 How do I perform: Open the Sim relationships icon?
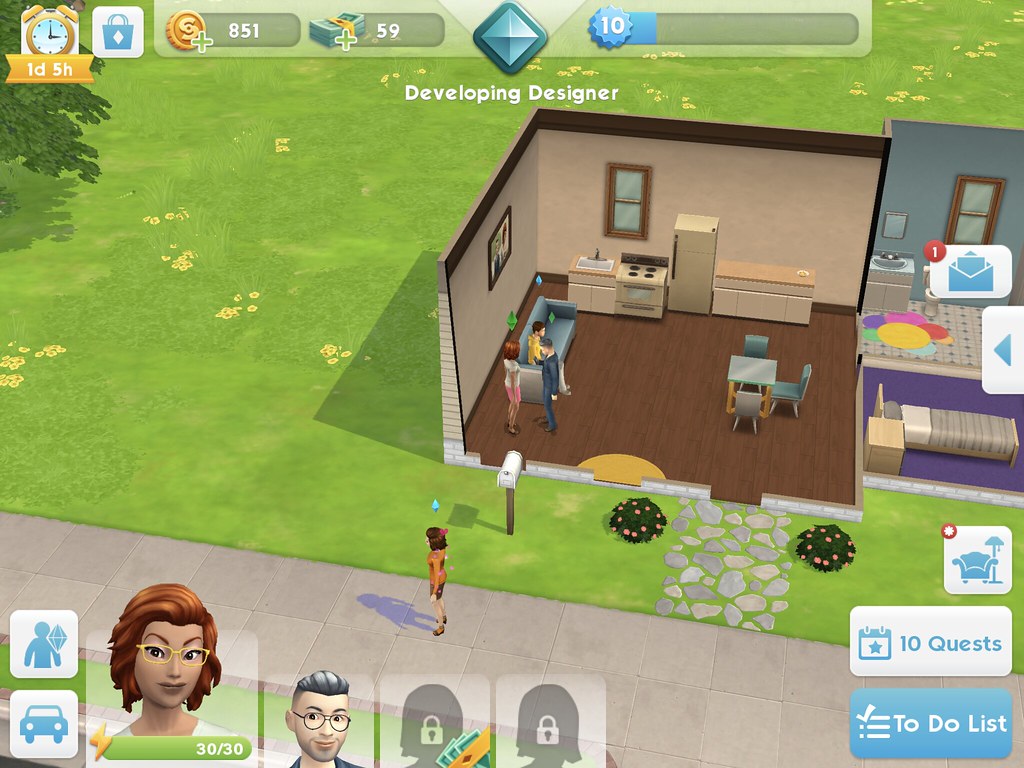tap(44, 644)
